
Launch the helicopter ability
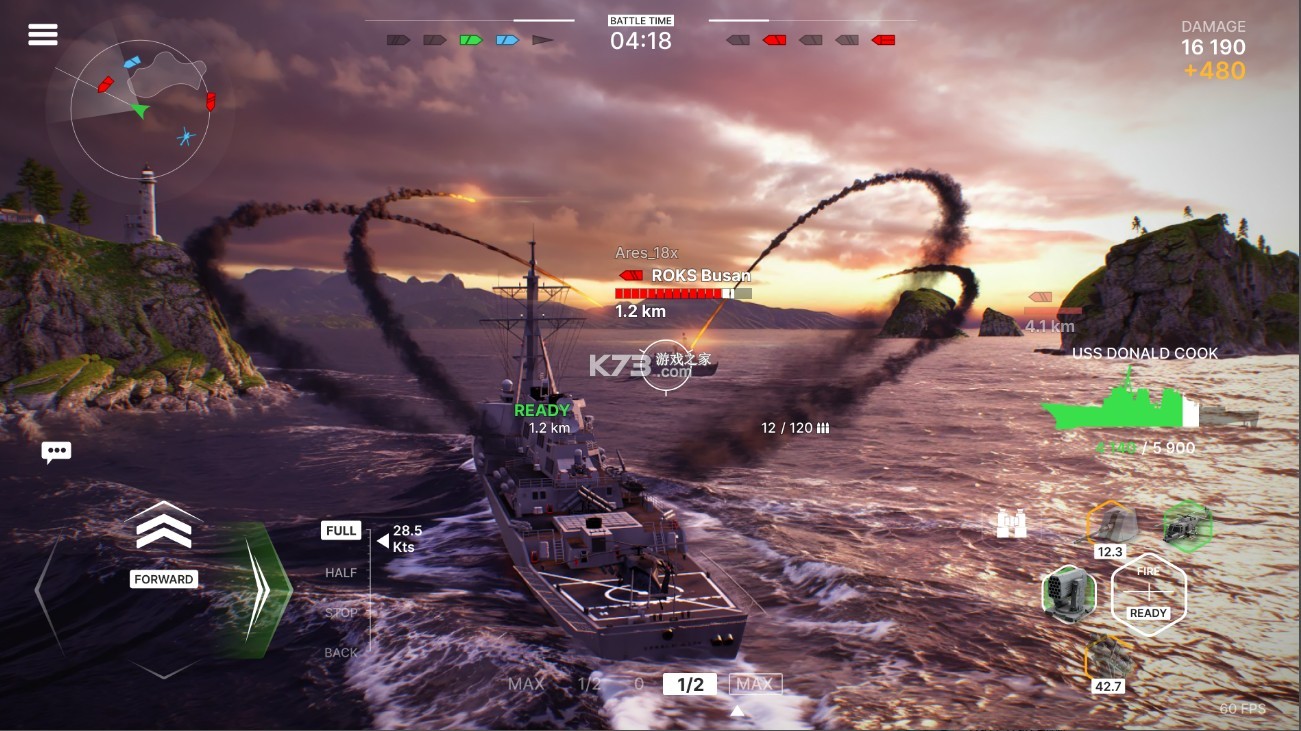pos(1188,525)
